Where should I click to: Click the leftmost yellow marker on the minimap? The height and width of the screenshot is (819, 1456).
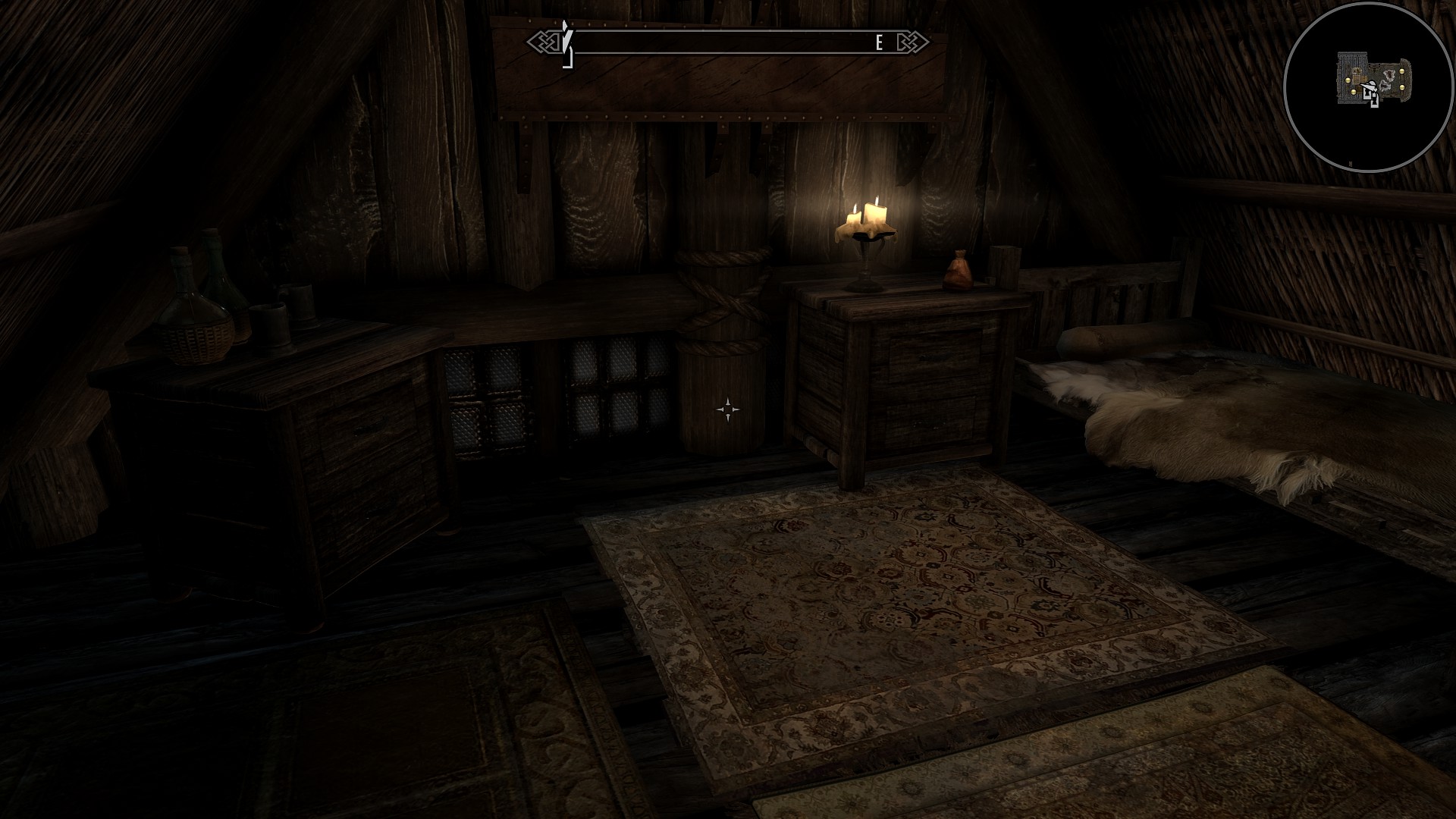(x=1348, y=80)
